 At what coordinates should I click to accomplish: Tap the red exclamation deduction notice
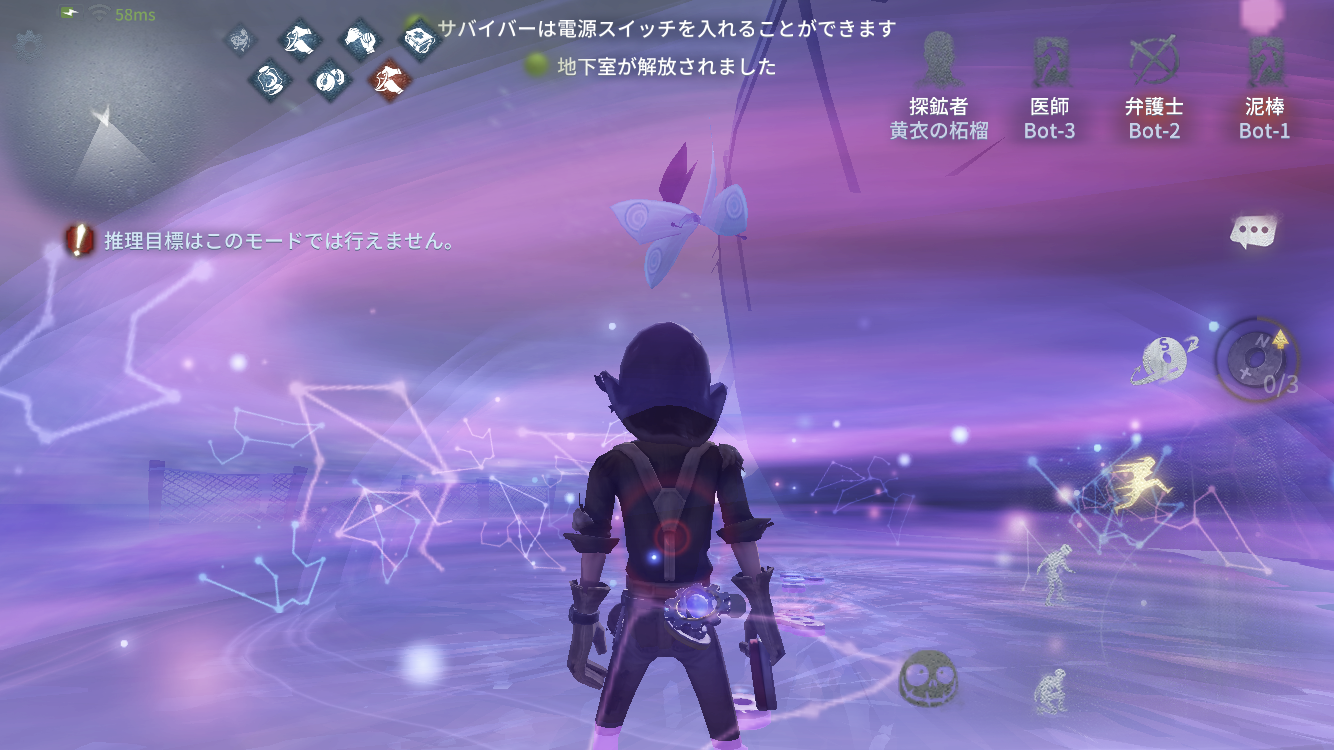pos(79,240)
